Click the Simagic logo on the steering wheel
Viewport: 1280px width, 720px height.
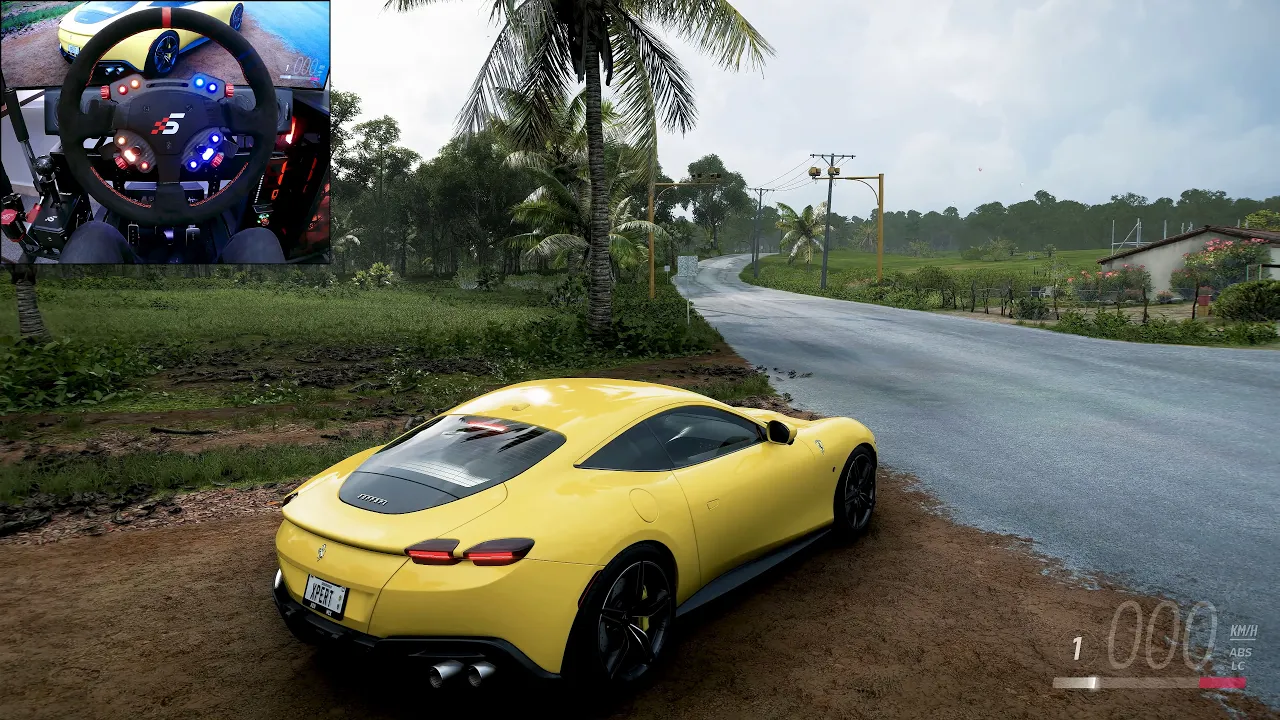coord(167,122)
